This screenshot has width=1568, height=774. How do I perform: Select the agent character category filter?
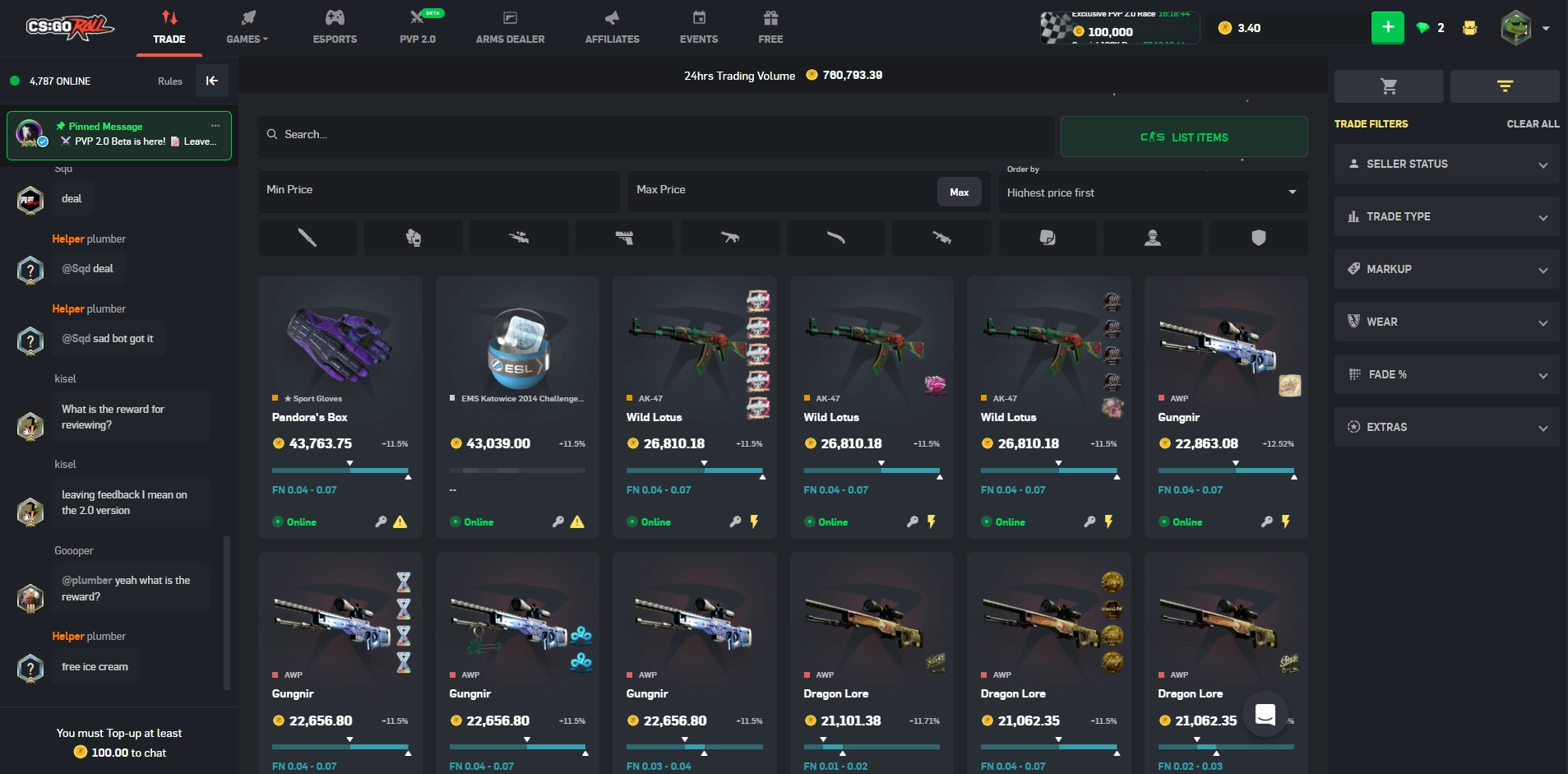point(1153,238)
